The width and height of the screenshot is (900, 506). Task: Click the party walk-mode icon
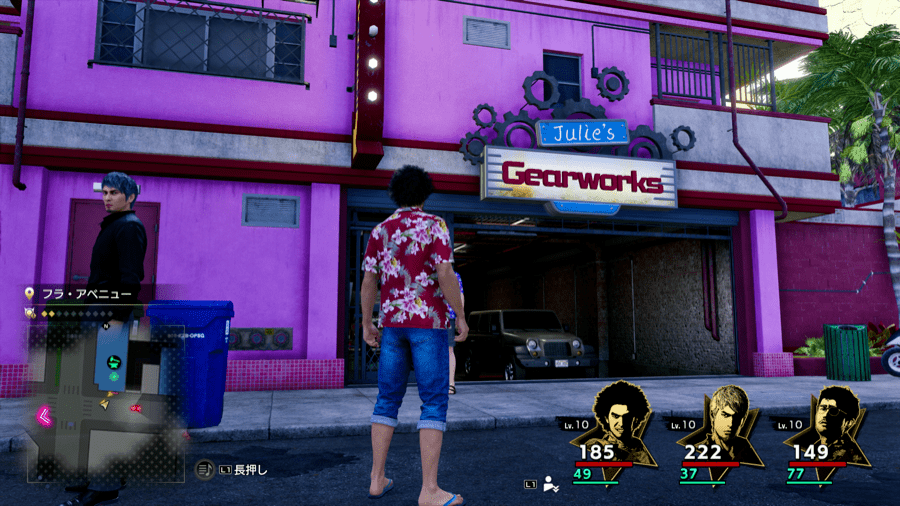point(551,485)
